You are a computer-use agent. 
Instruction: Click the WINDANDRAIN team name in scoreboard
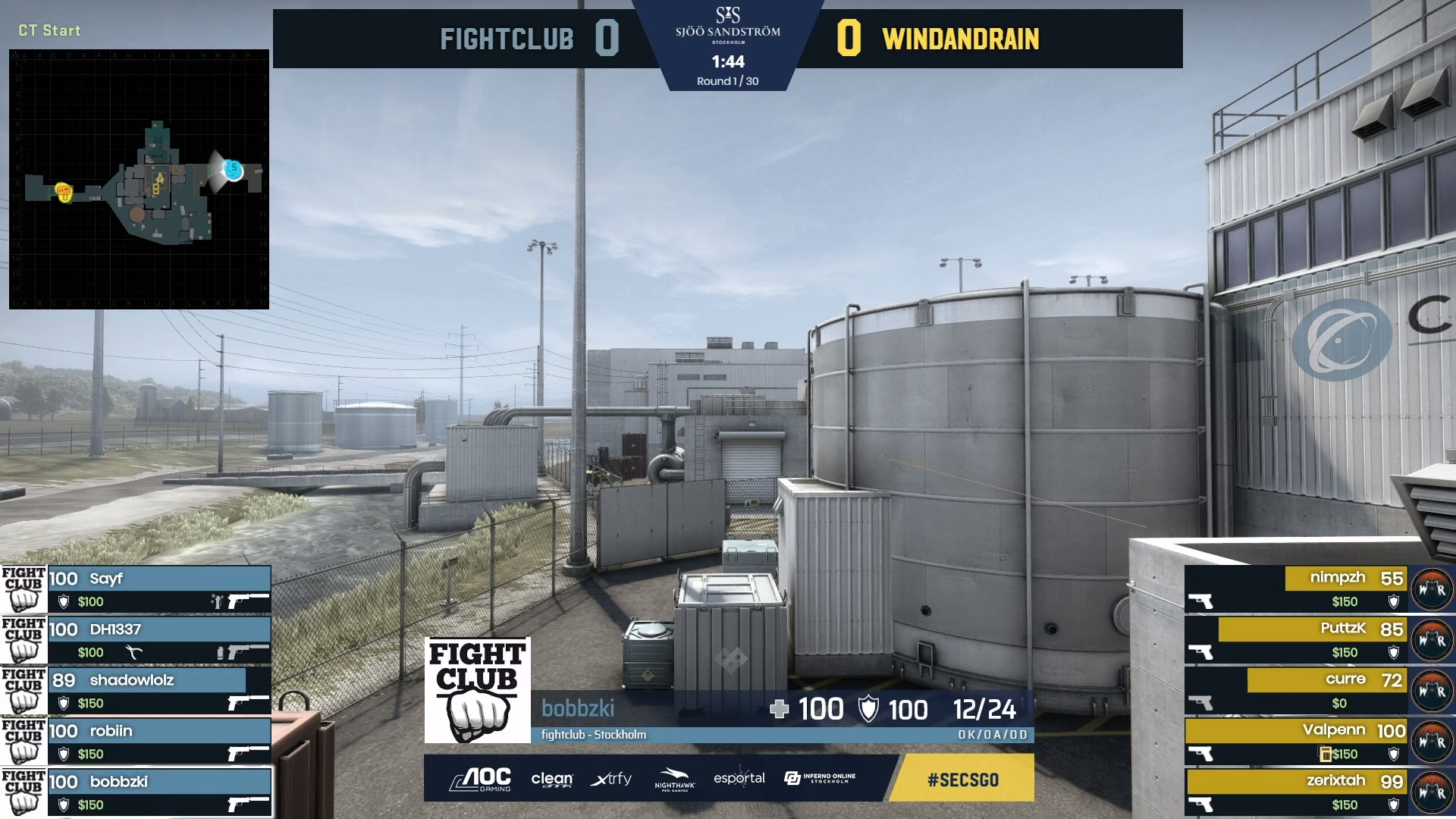click(x=960, y=39)
